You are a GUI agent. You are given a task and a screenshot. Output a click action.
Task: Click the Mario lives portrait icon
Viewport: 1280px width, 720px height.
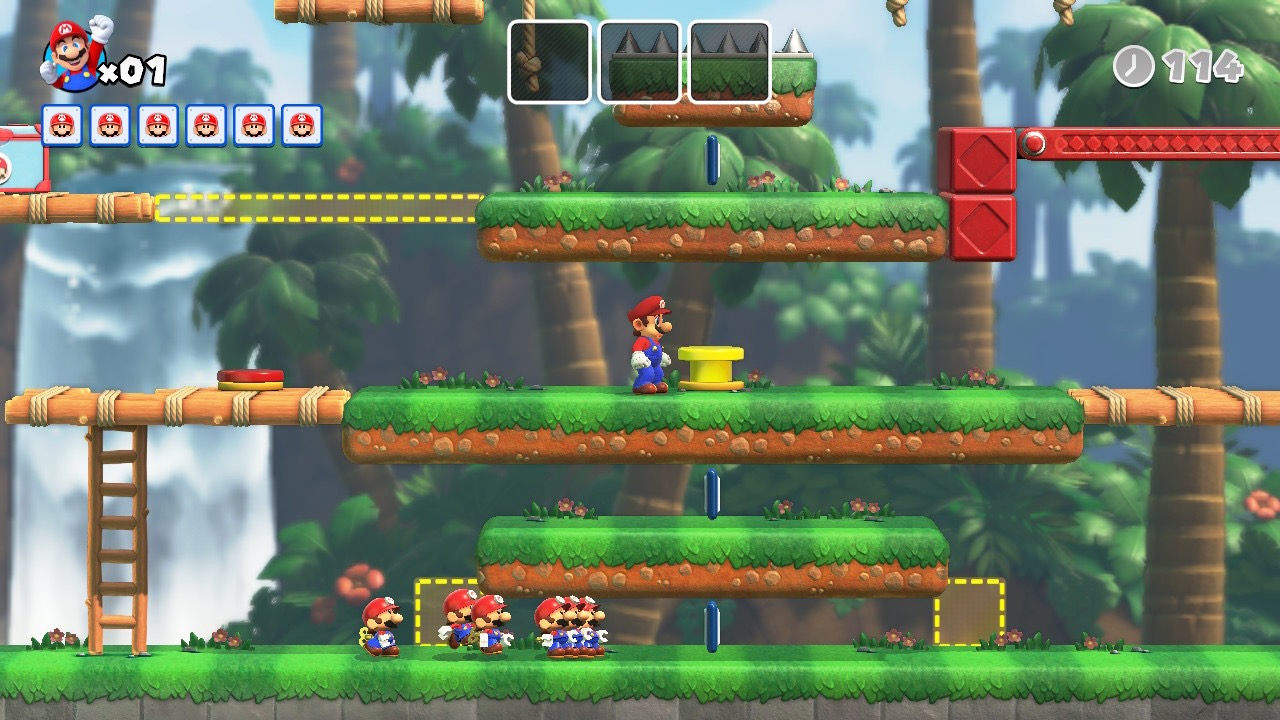click(74, 55)
